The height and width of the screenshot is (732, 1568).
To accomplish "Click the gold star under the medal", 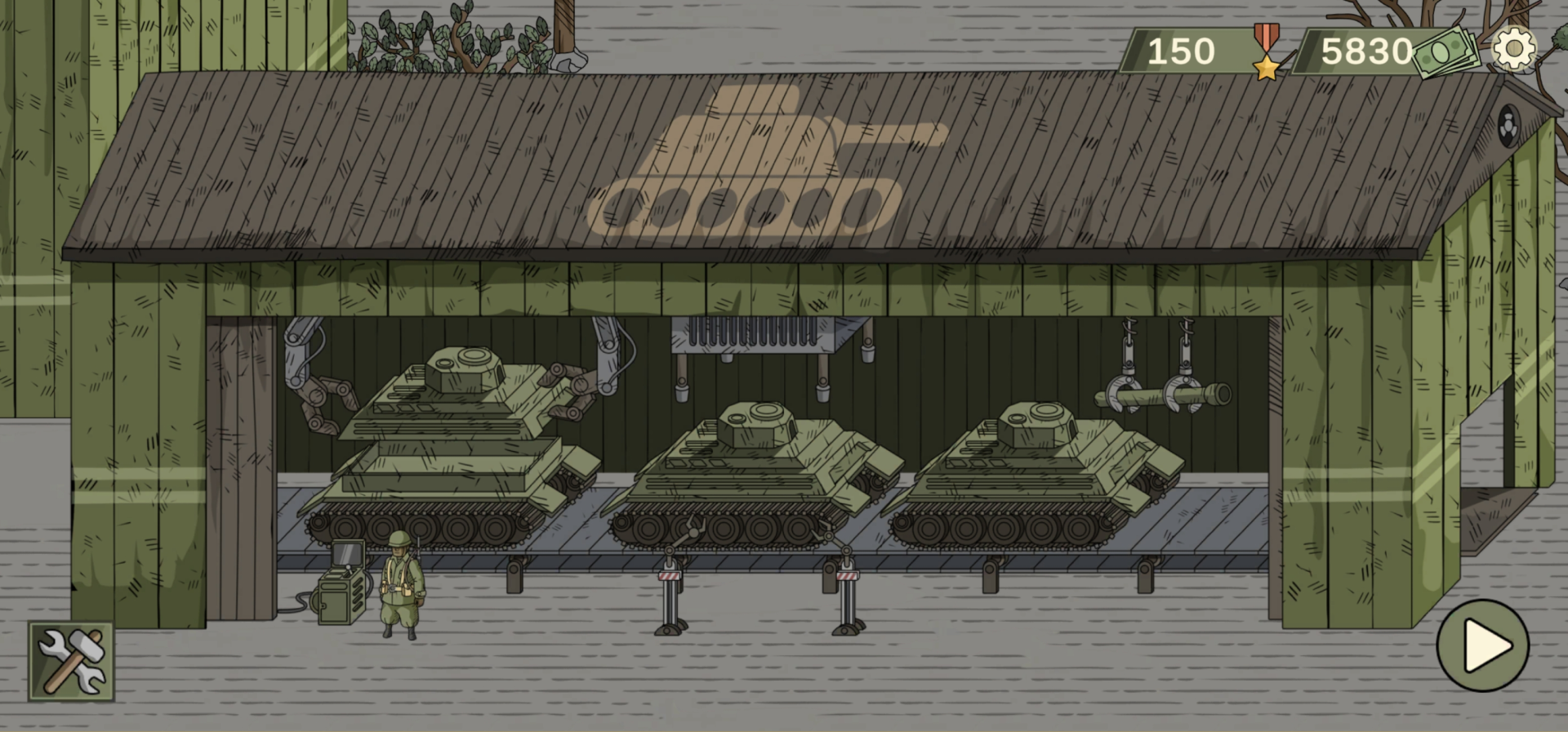I will [x=1265, y=67].
